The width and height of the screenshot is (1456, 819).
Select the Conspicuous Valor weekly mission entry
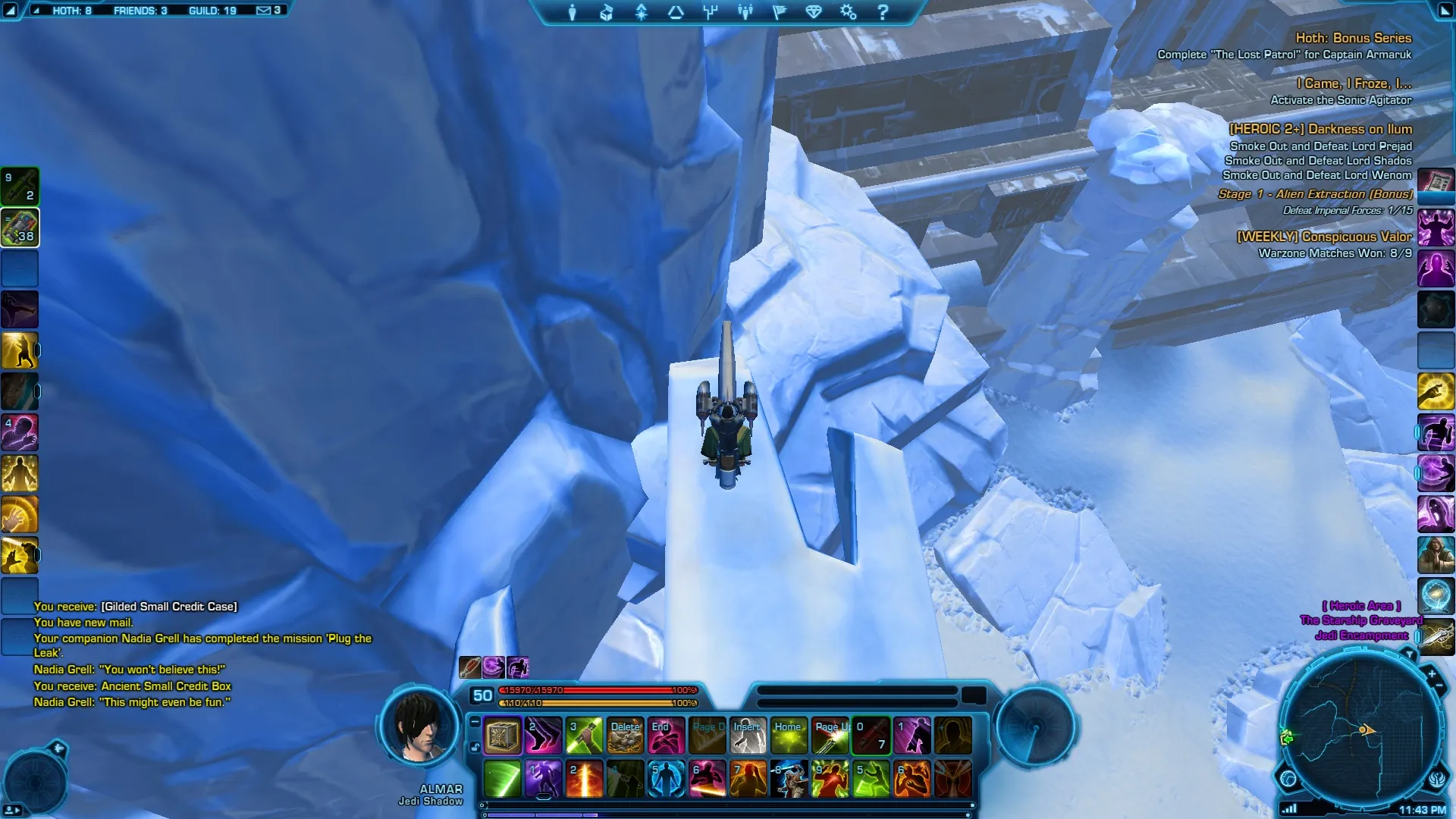pos(1324,237)
